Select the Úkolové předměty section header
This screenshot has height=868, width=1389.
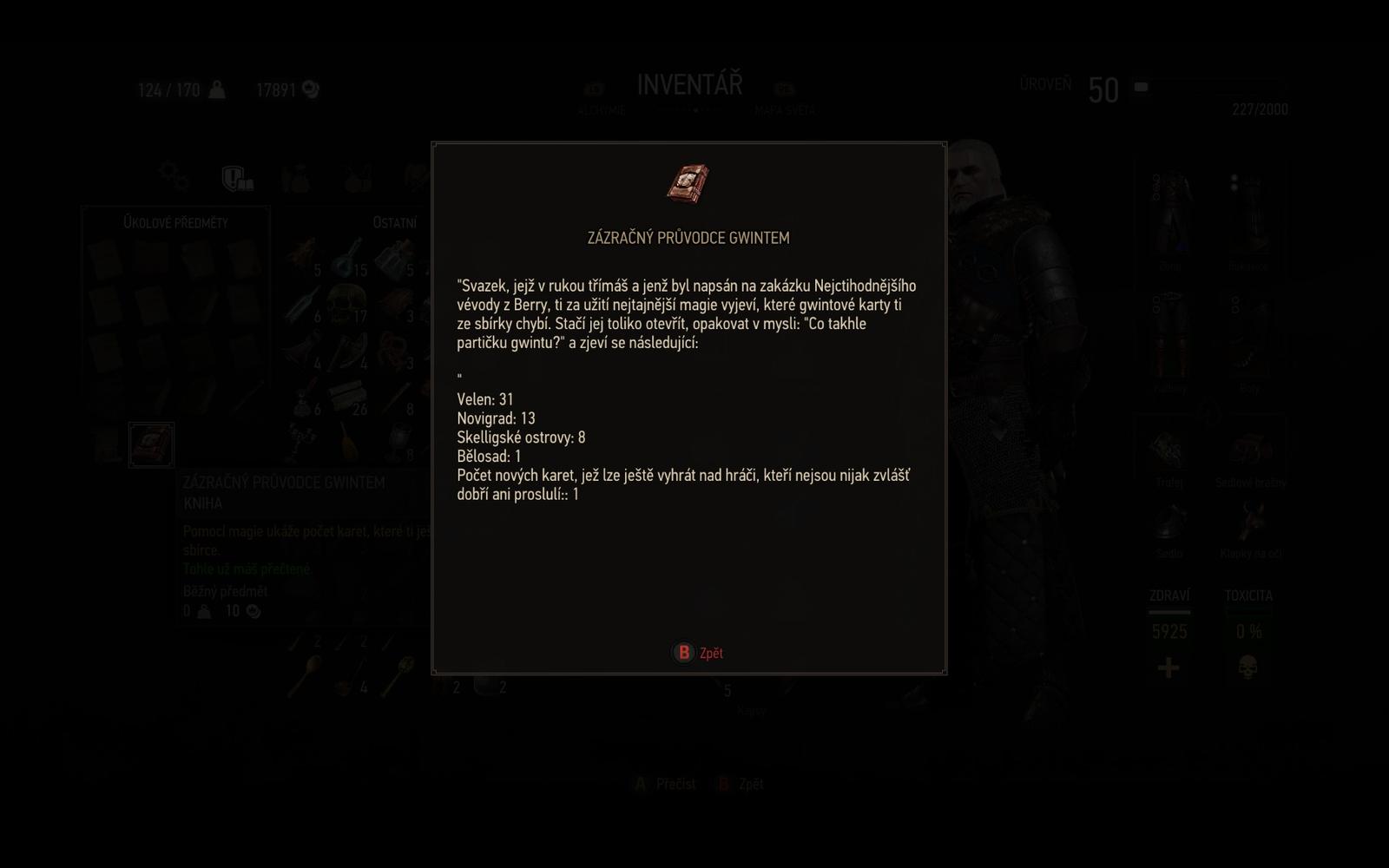[175, 222]
